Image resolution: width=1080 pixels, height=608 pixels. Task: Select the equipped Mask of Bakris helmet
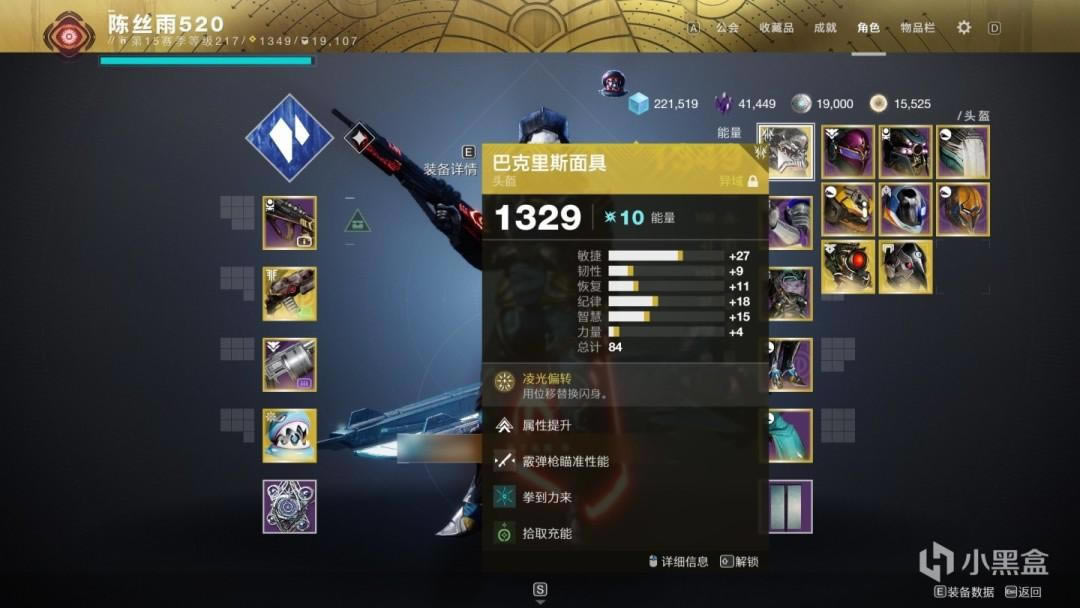coord(786,152)
